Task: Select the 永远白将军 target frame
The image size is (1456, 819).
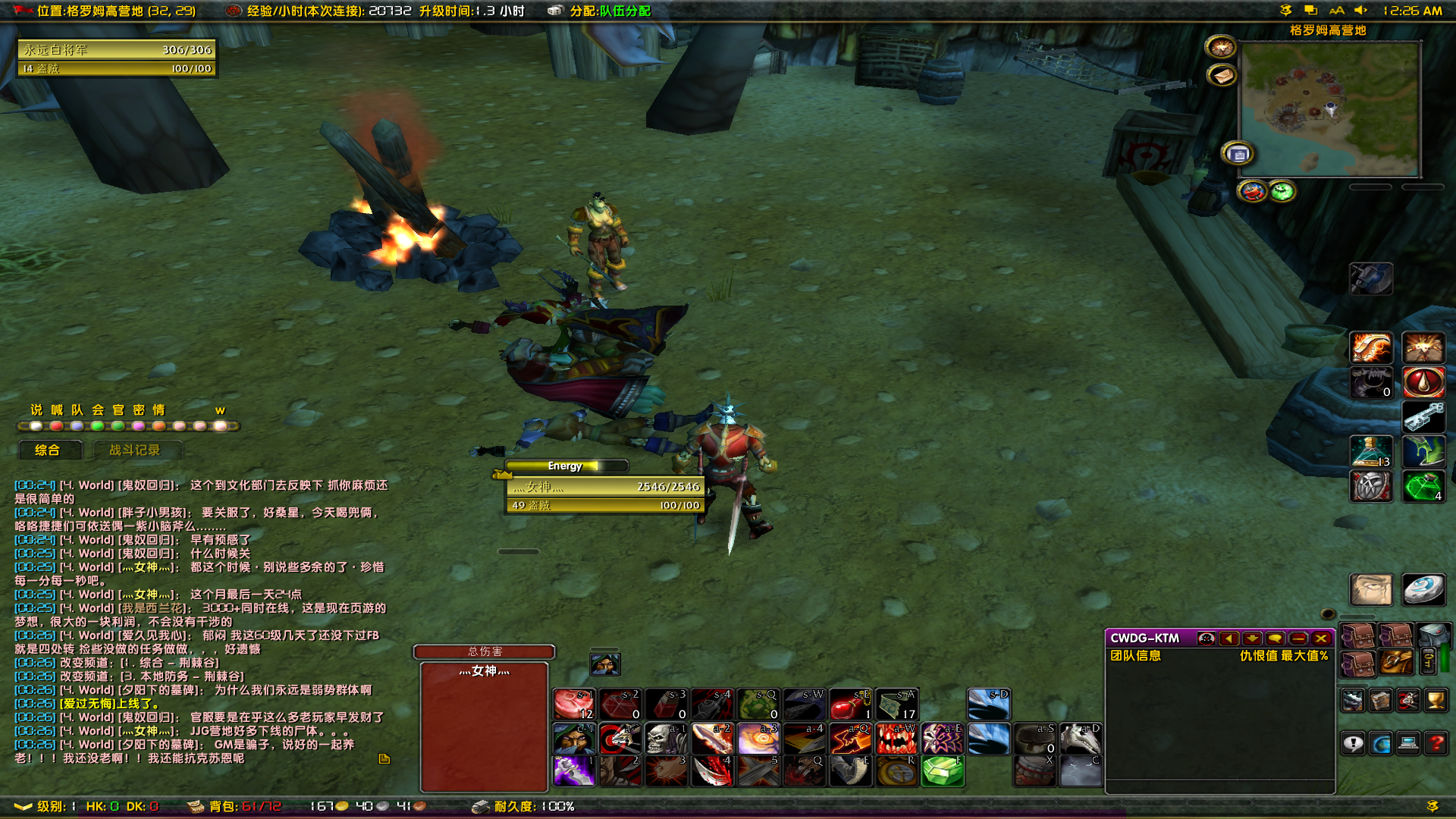Action: 118,50
